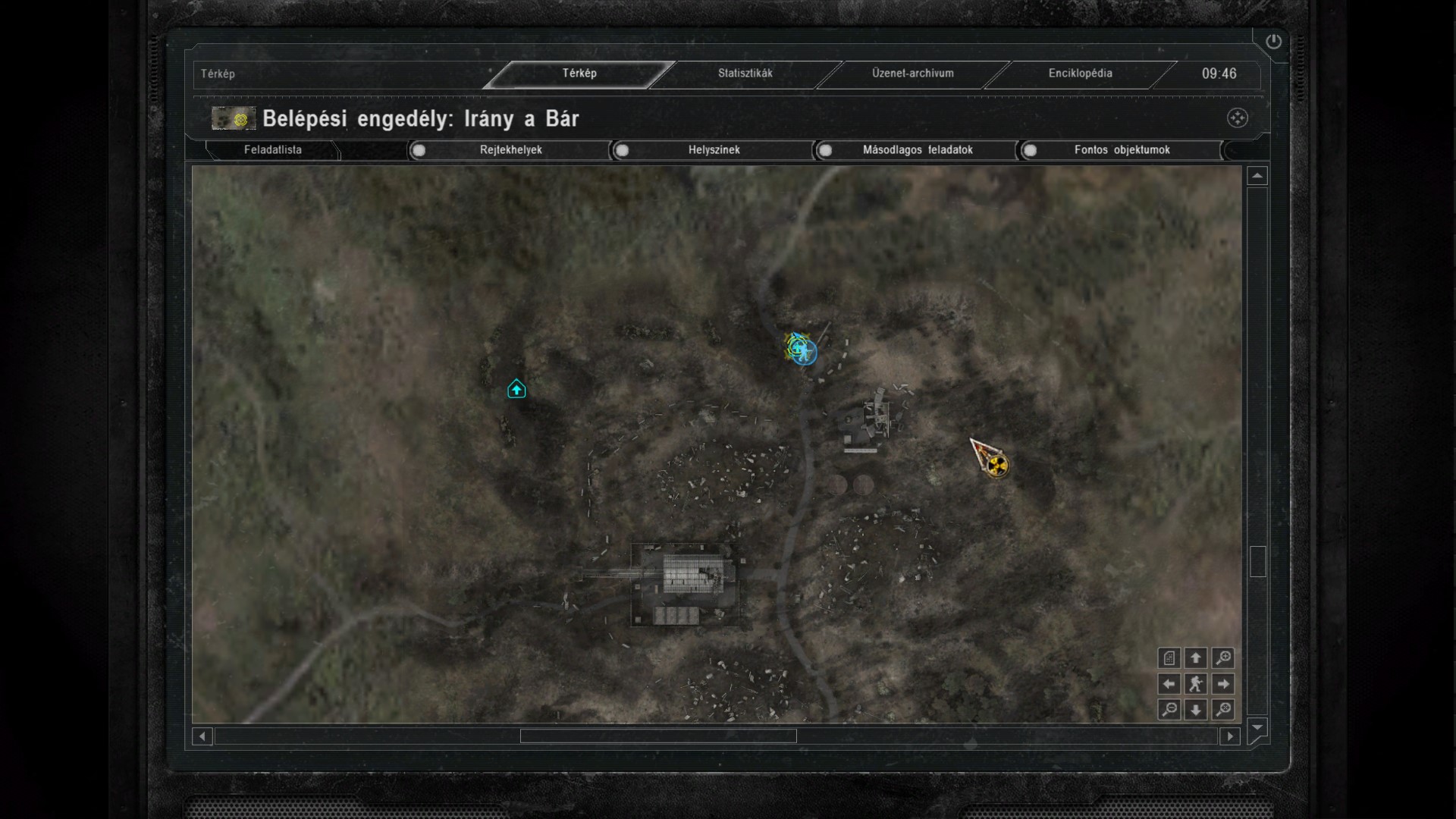This screenshot has width=1456, height=819.
Task: Toggle the Fontos objektumok filter
Action: pos(1030,150)
